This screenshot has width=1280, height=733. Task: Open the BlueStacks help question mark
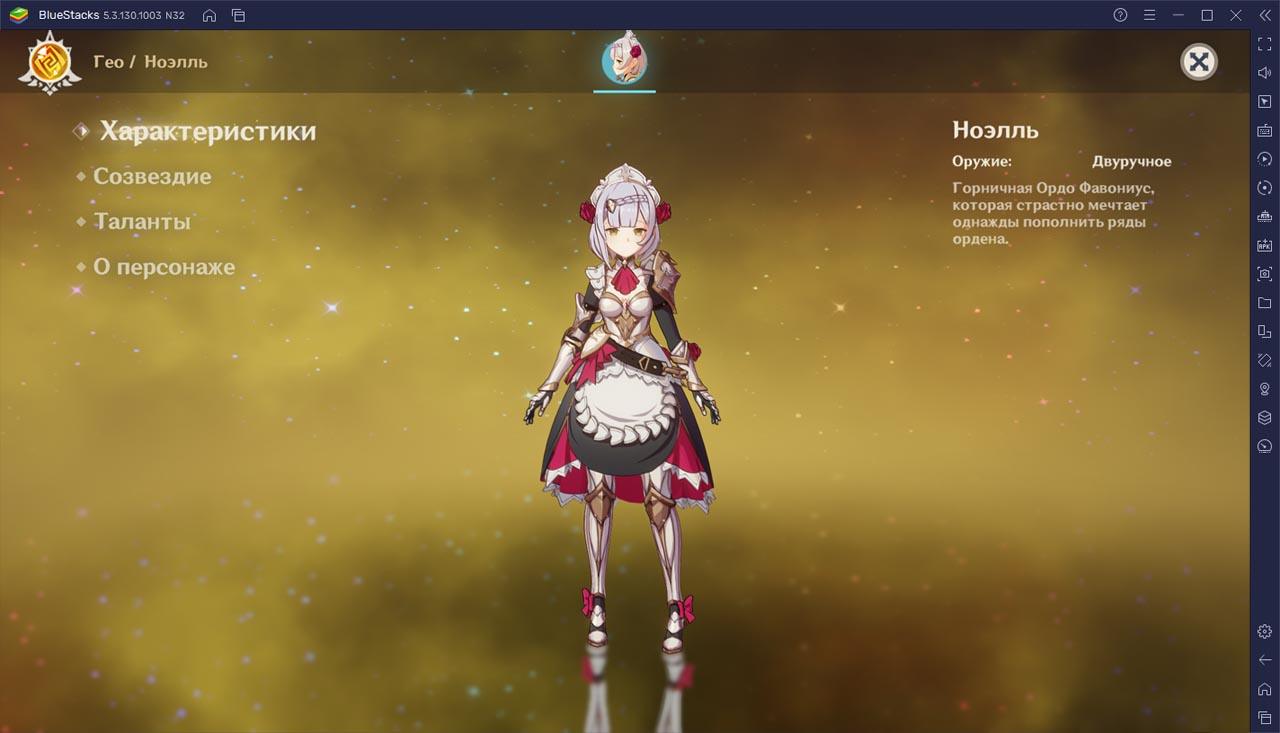pyautogui.click(x=1120, y=15)
